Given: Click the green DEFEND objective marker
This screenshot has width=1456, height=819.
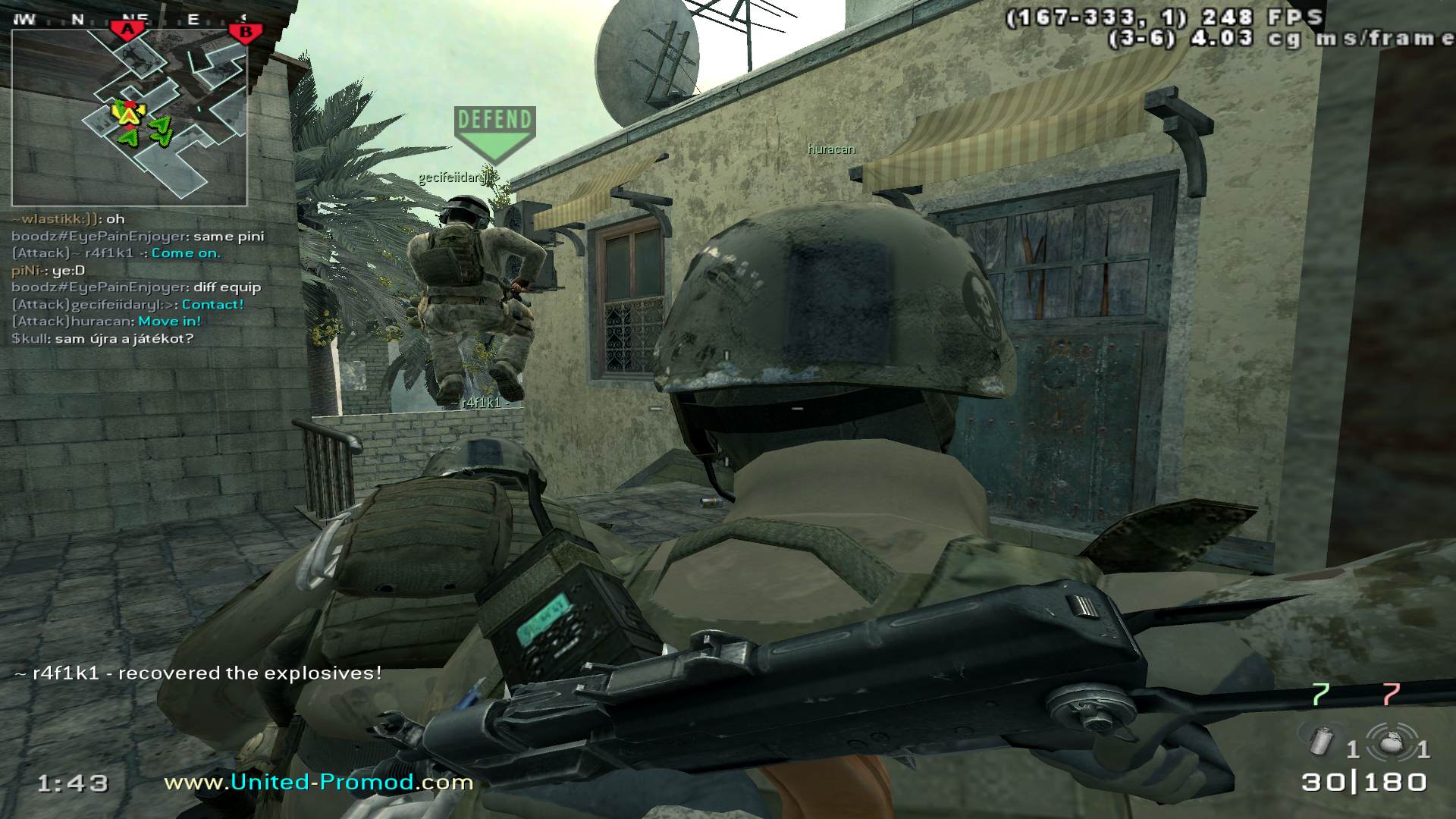Looking at the screenshot, I should [x=494, y=130].
